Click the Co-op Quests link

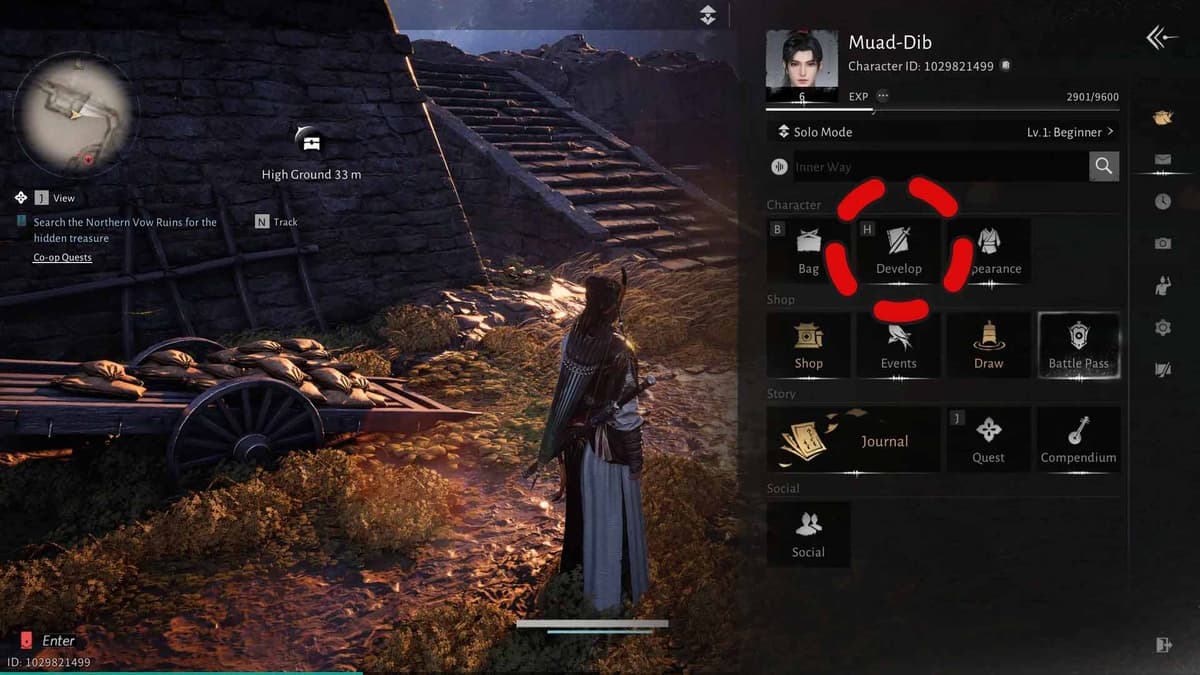coord(62,258)
